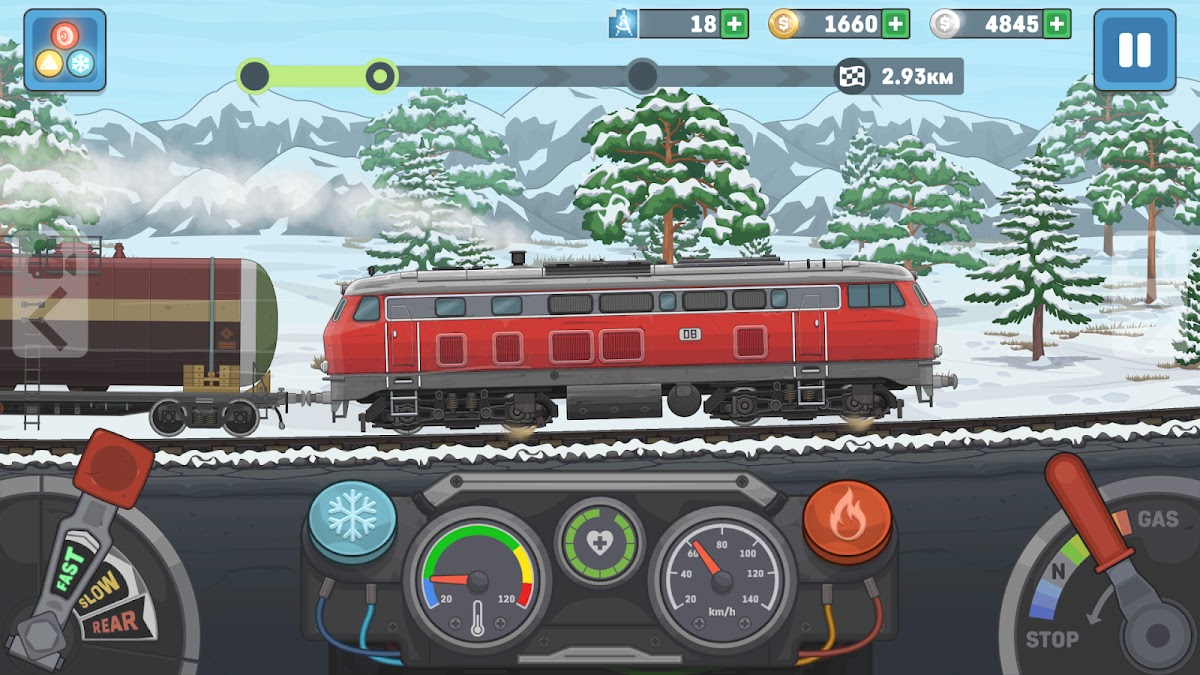Tap the green repair health gauge
The width and height of the screenshot is (1200, 675).
(599, 541)
